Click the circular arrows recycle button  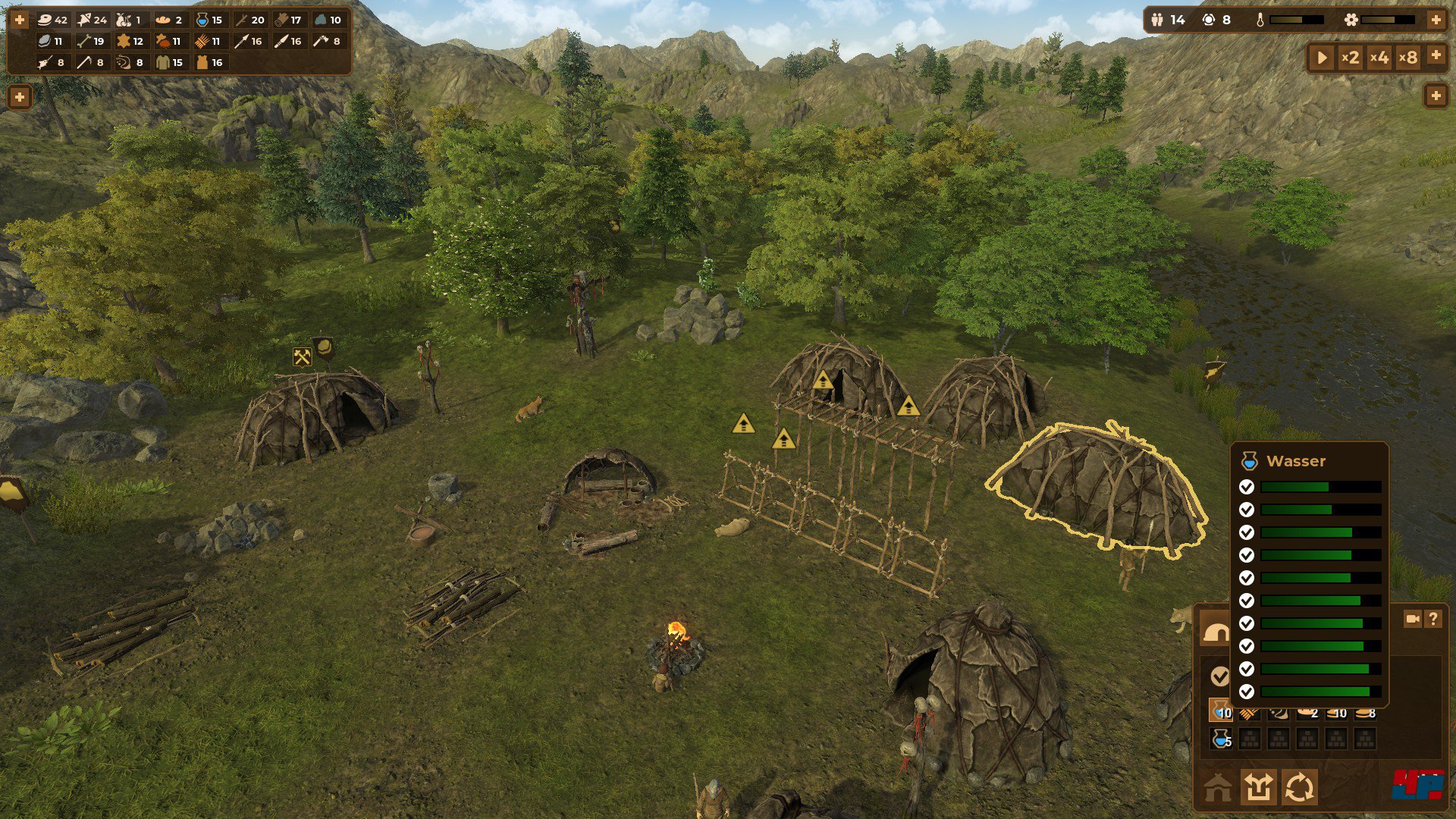click(1299, 787)
